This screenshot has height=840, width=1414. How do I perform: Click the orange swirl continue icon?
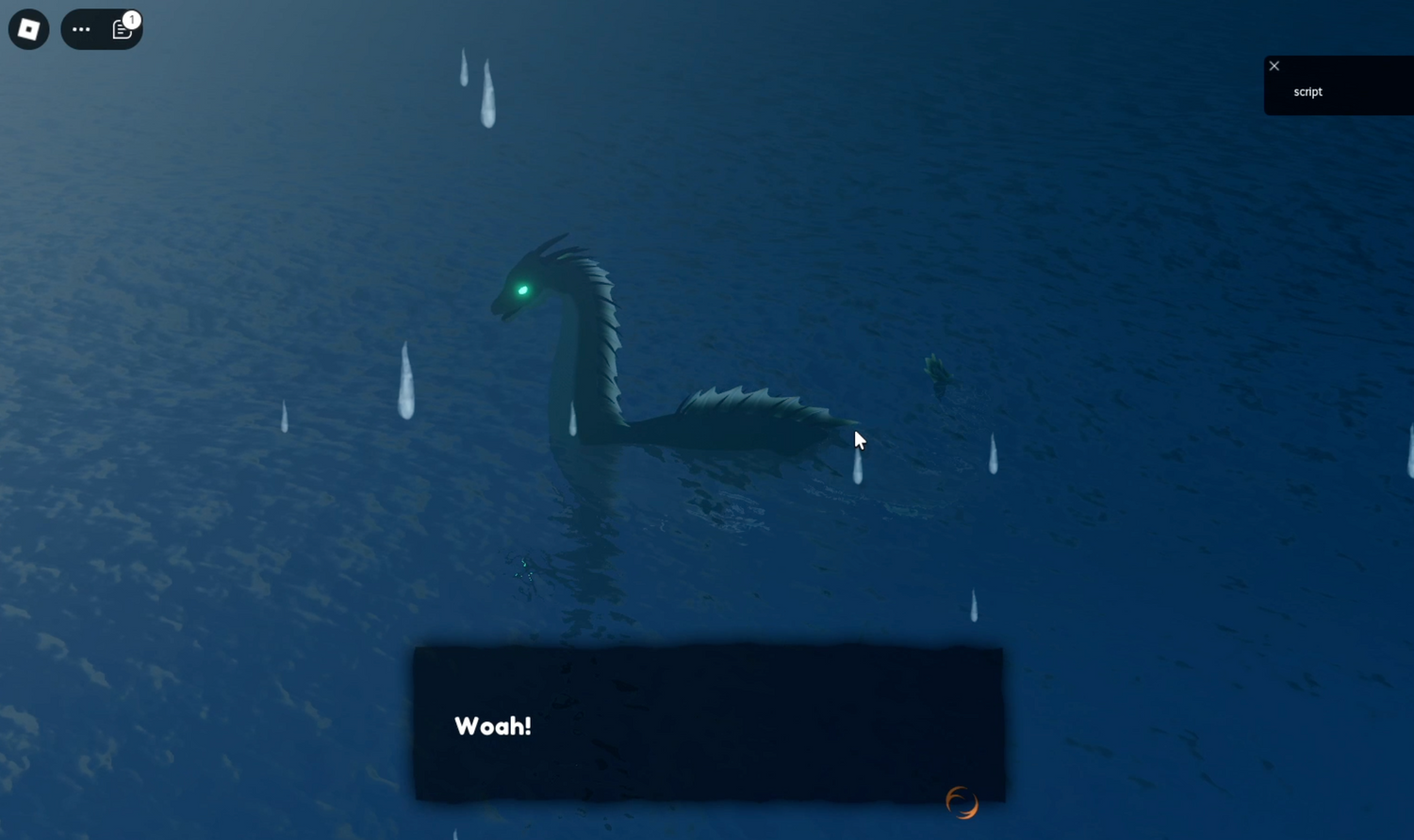click(962, 802)
